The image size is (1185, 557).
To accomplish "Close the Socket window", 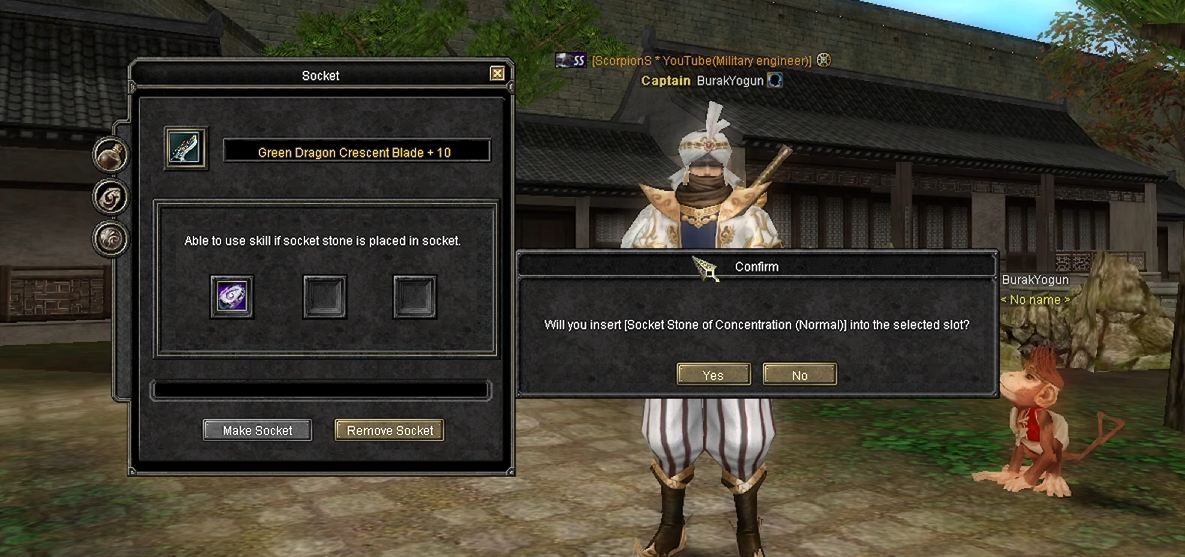I will (497, 74).
